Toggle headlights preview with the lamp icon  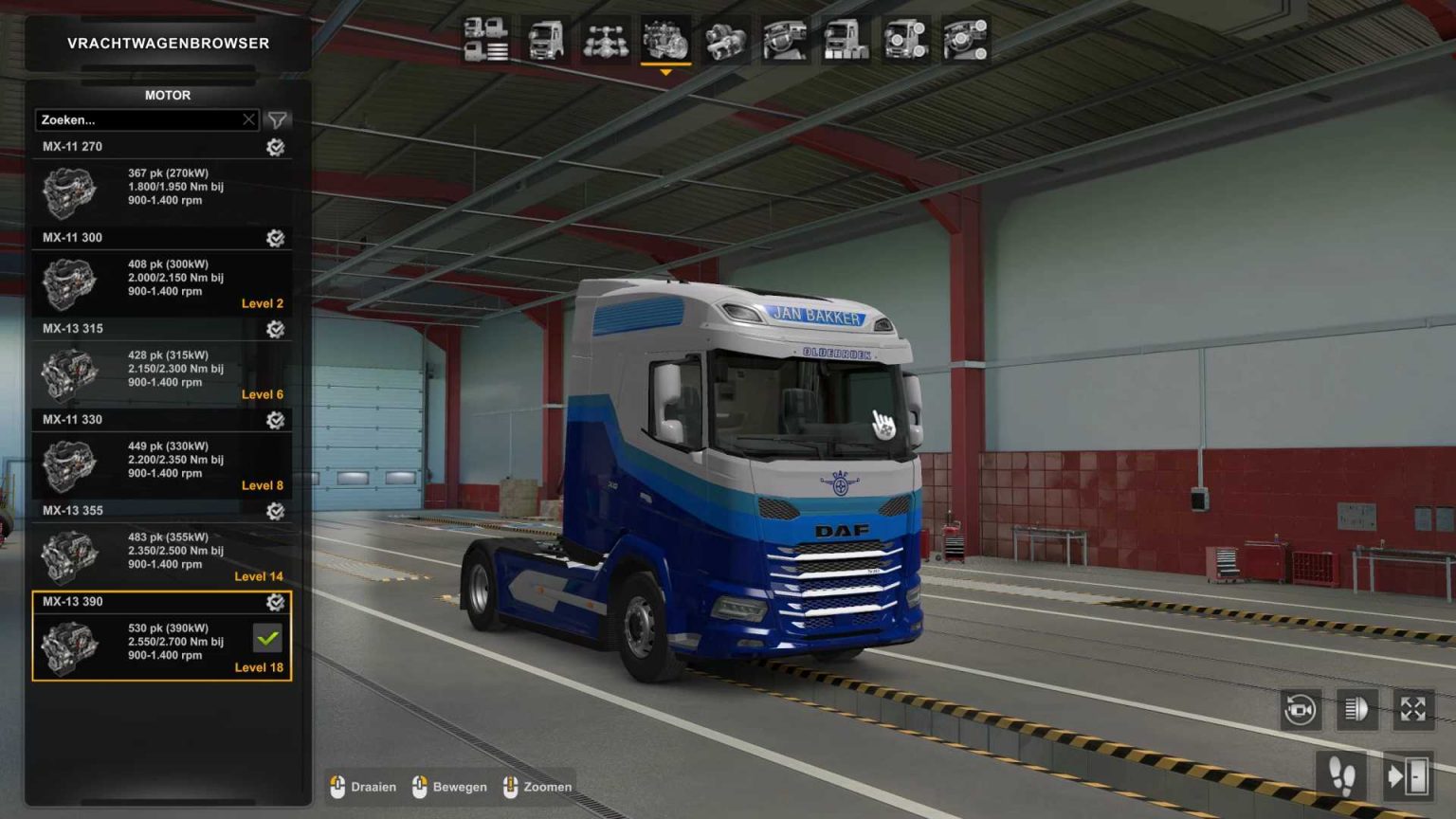[x=1358, y=709]
